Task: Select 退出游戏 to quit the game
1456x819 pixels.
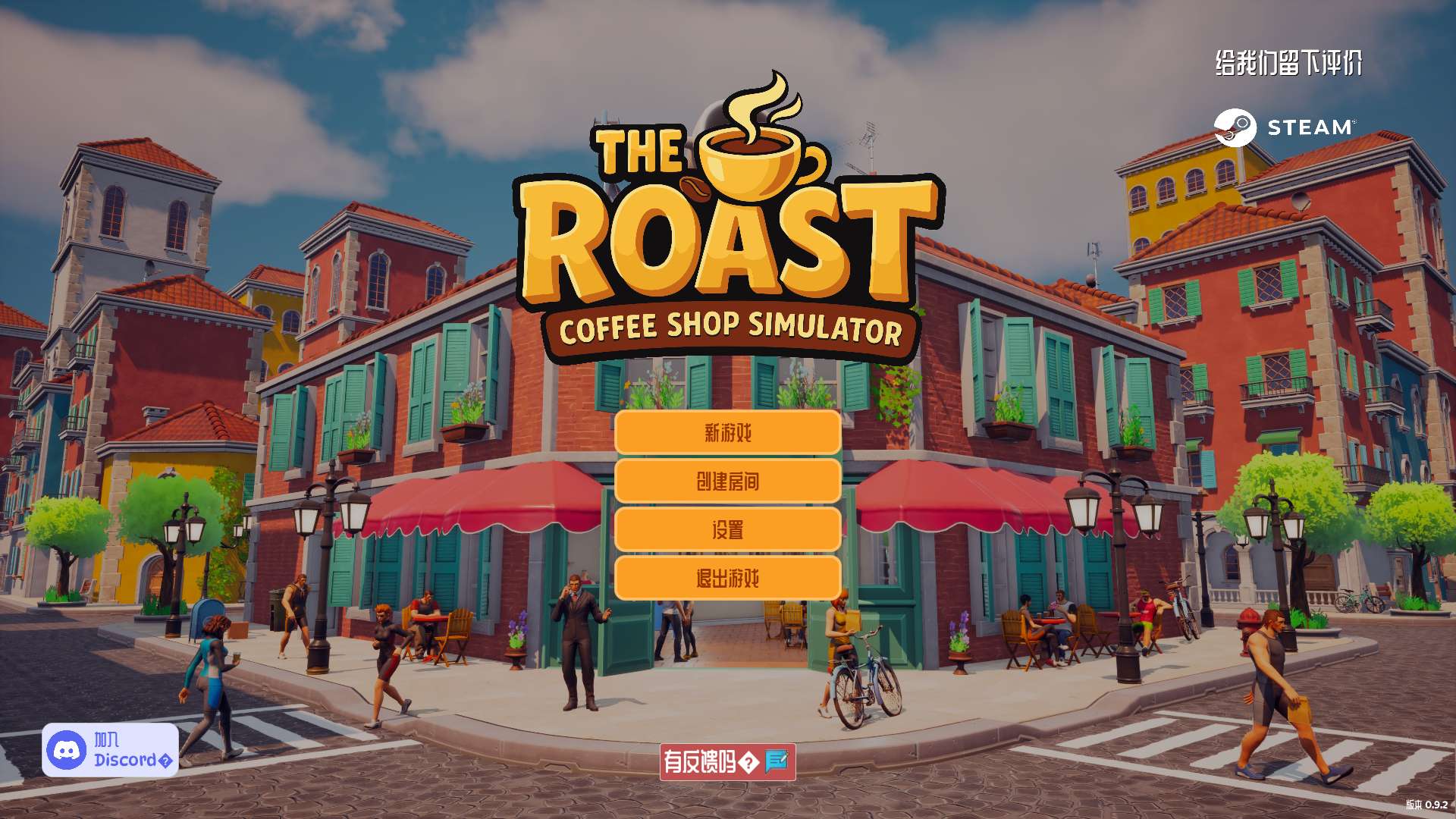Action: [x=728, y=577]
